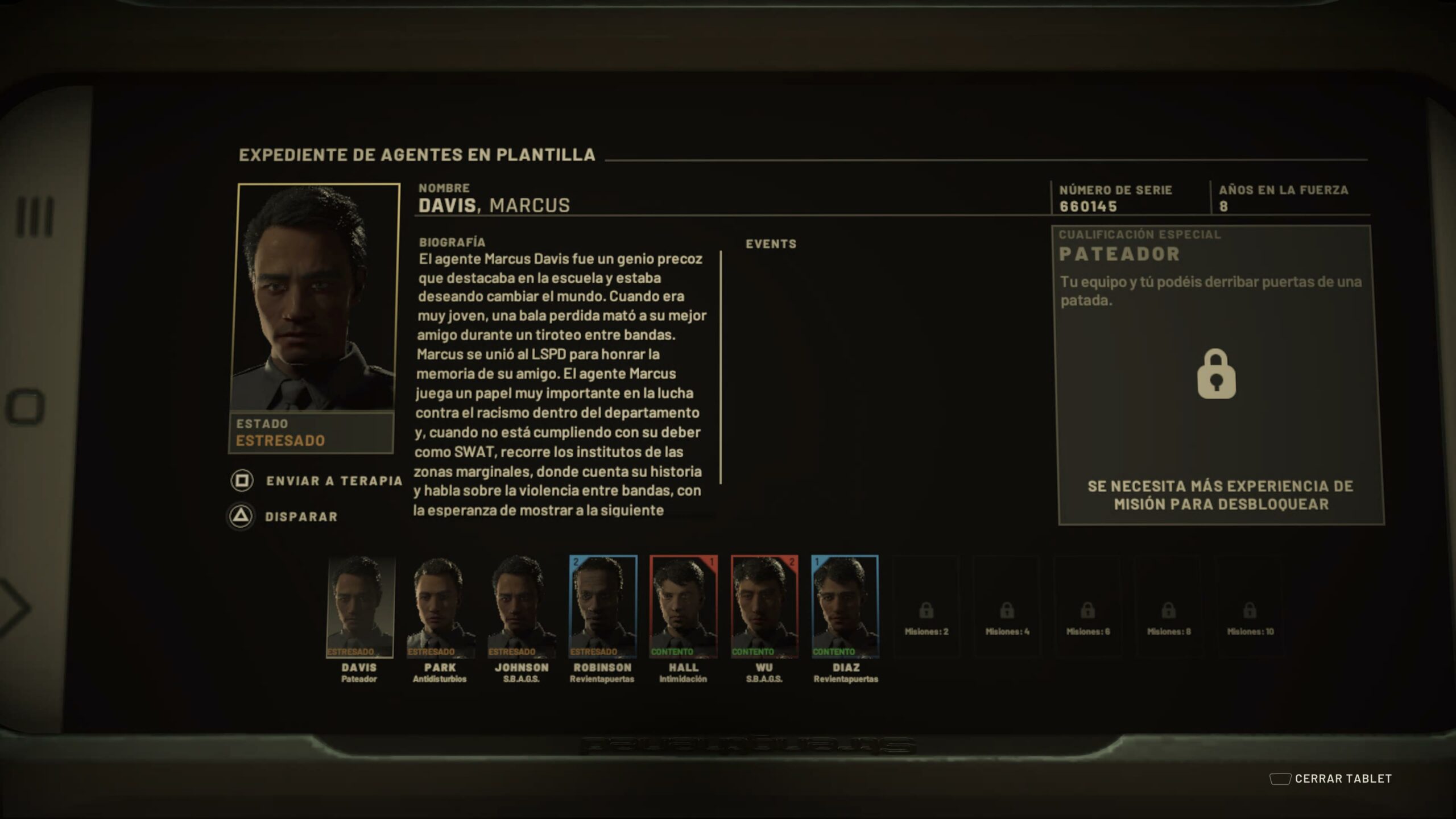
Task: Pick Robinson's portrait in the roster
Action: (x=602, y=606)
